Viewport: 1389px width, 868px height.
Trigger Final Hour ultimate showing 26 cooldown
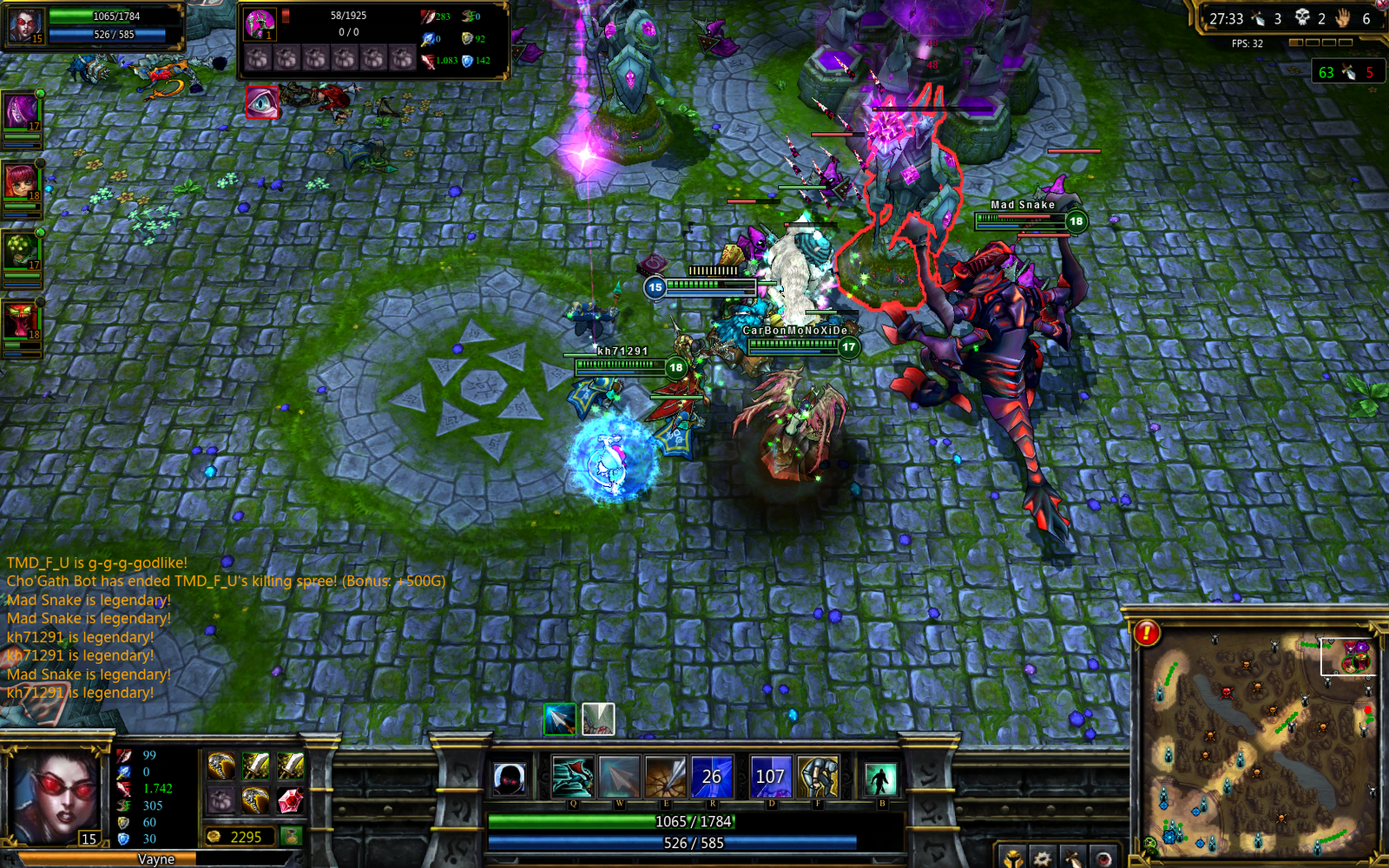713,776
